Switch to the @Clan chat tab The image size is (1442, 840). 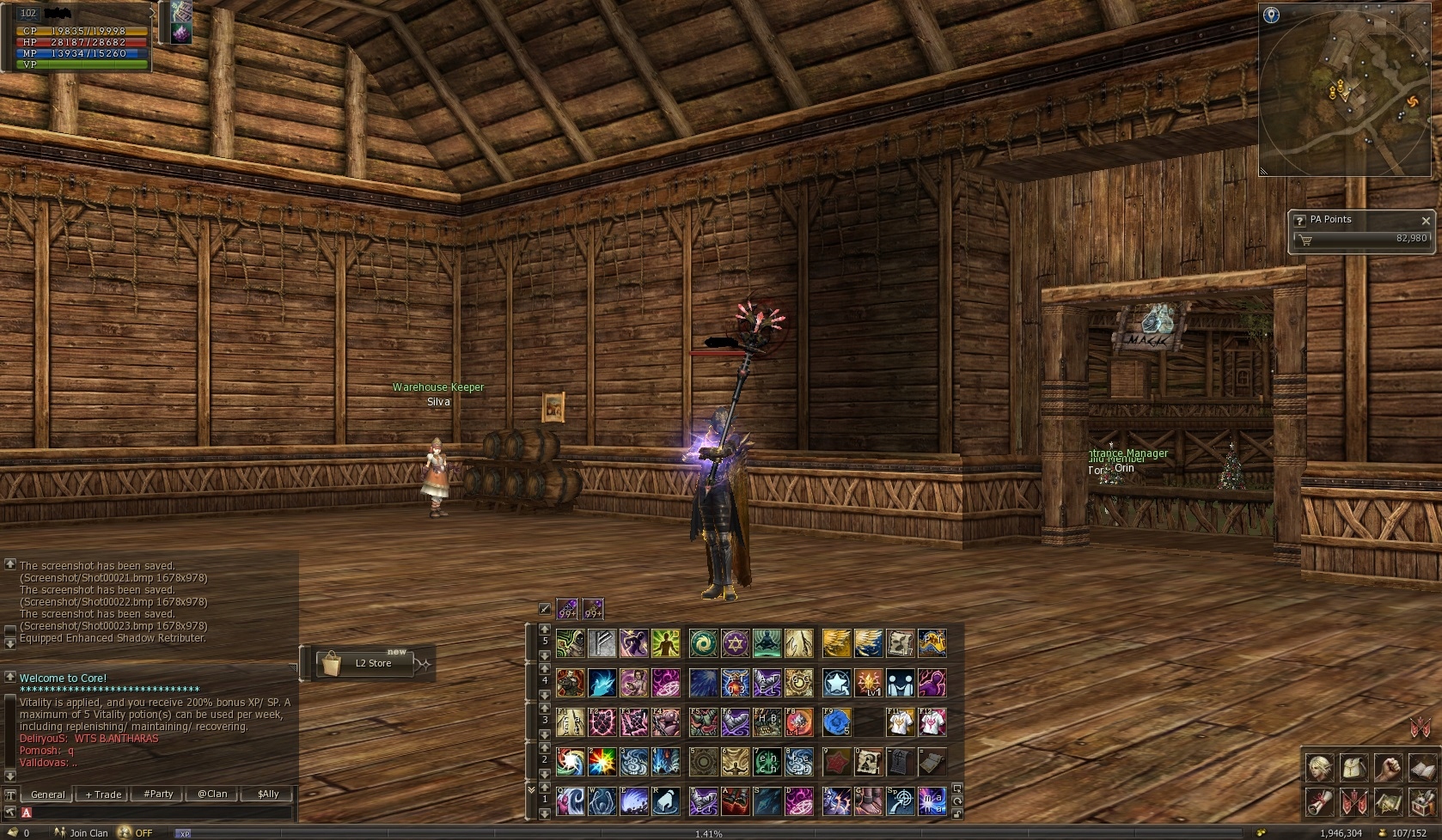tap(211, 794)
